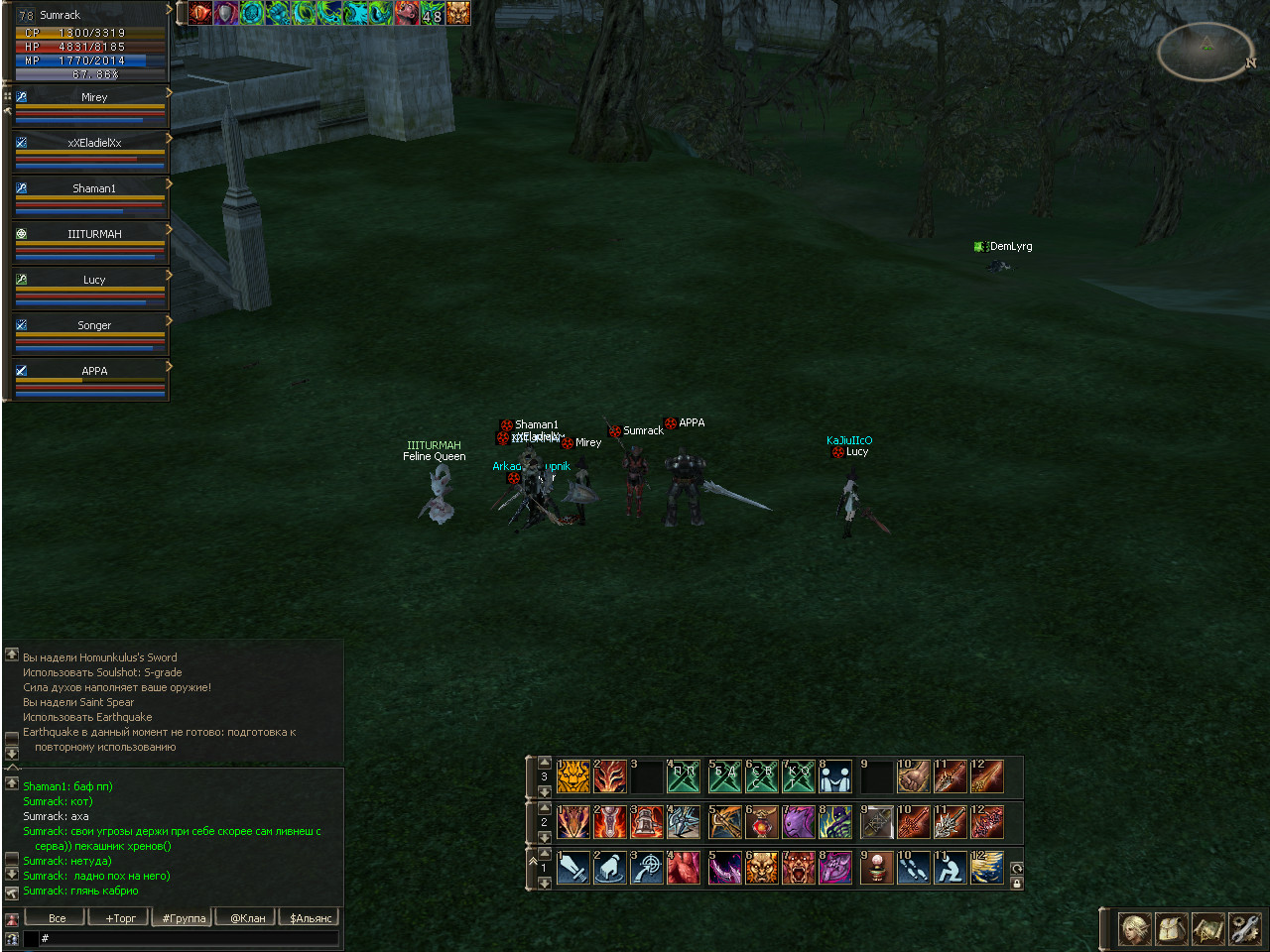Screen dimensions: 1270x952
Task: Use the sword attack action on hotbar
Action: [573, 868]
